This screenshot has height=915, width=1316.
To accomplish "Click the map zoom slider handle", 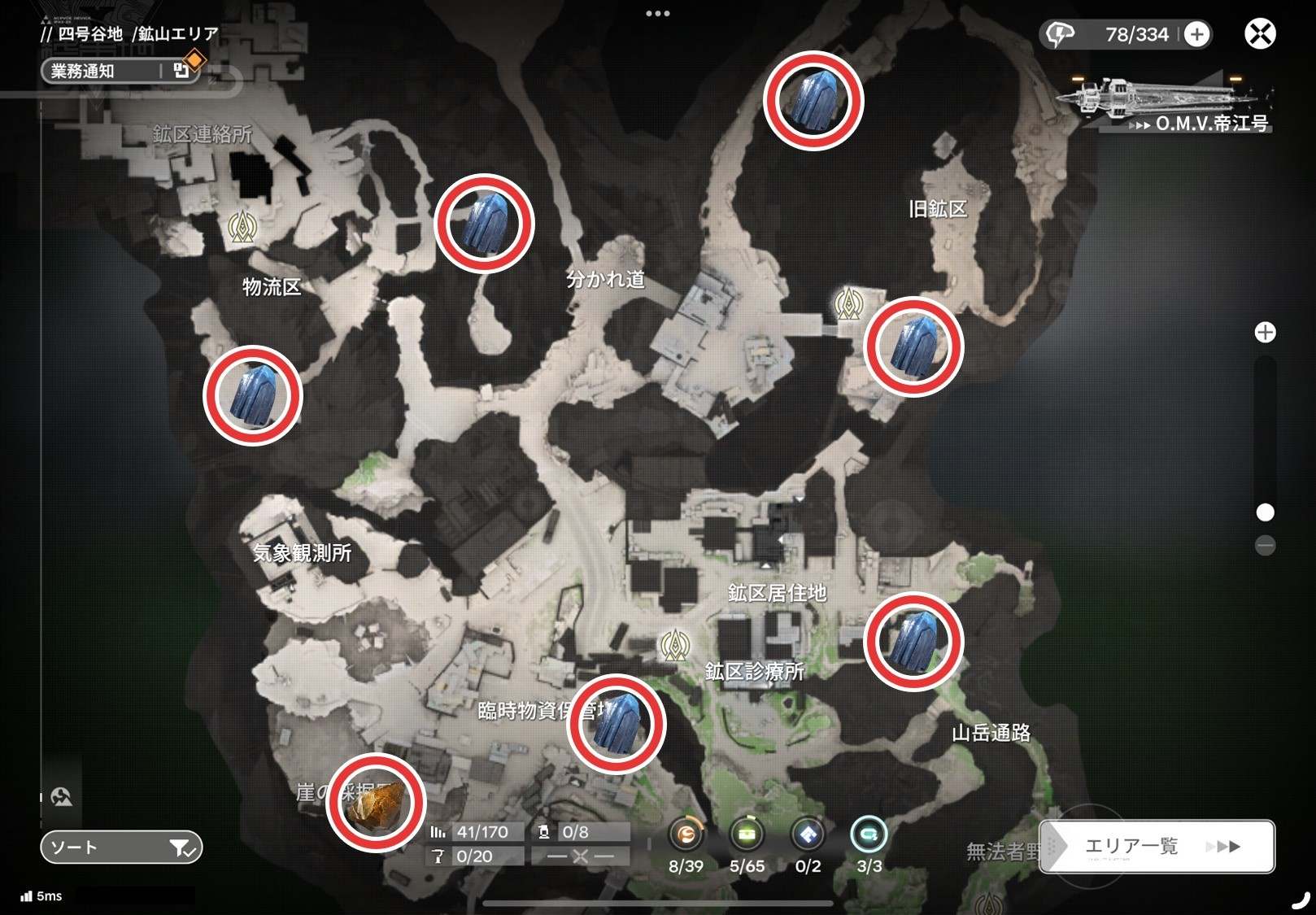I will (x=1265, y=512).
